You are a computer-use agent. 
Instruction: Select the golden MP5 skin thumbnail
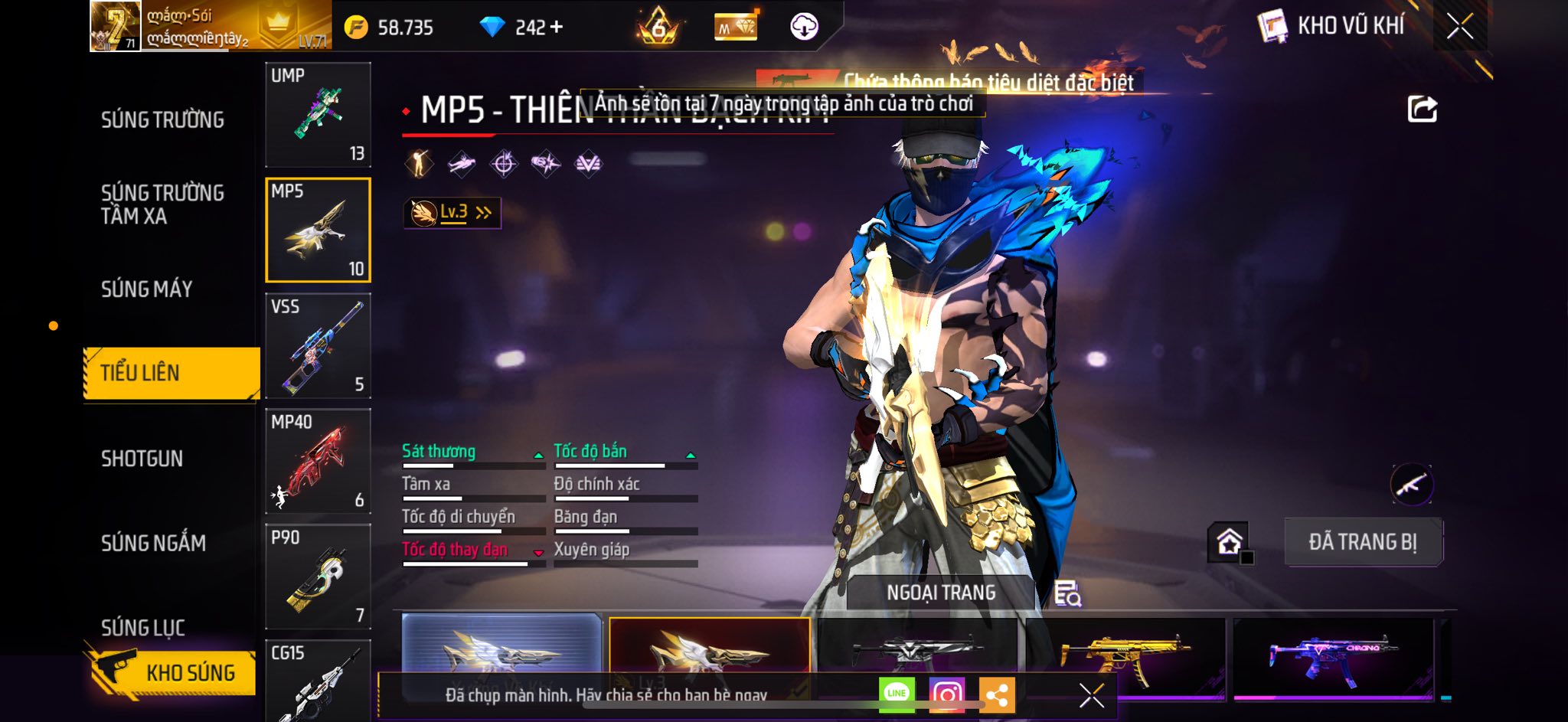[x=1125, y=653]
